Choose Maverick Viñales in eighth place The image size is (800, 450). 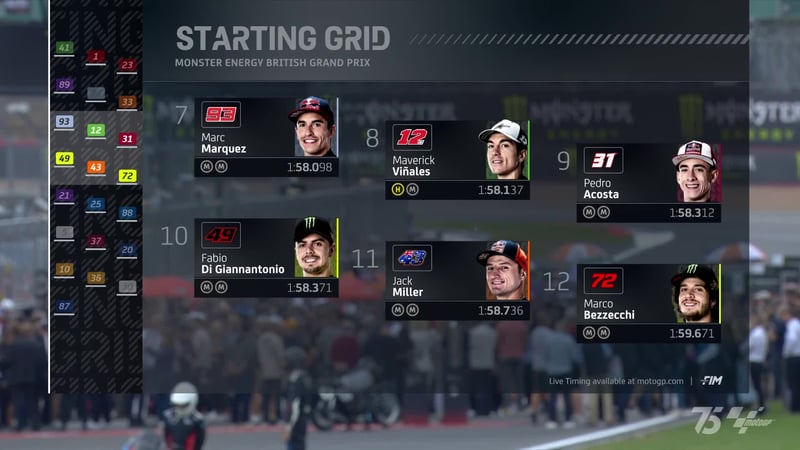pyautogui.click(x=457, y=160)
